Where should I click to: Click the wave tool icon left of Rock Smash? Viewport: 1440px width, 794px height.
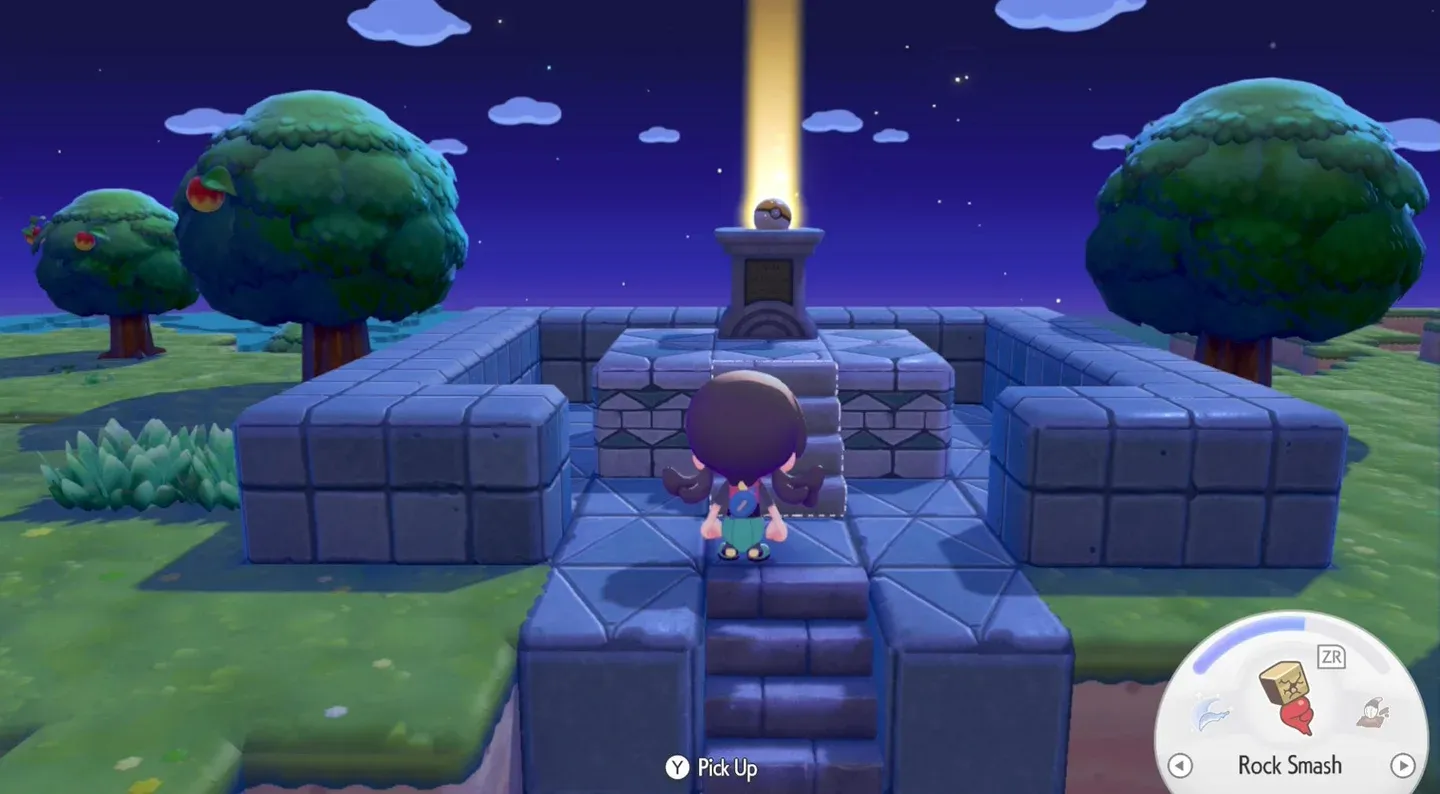point(1210,713)
